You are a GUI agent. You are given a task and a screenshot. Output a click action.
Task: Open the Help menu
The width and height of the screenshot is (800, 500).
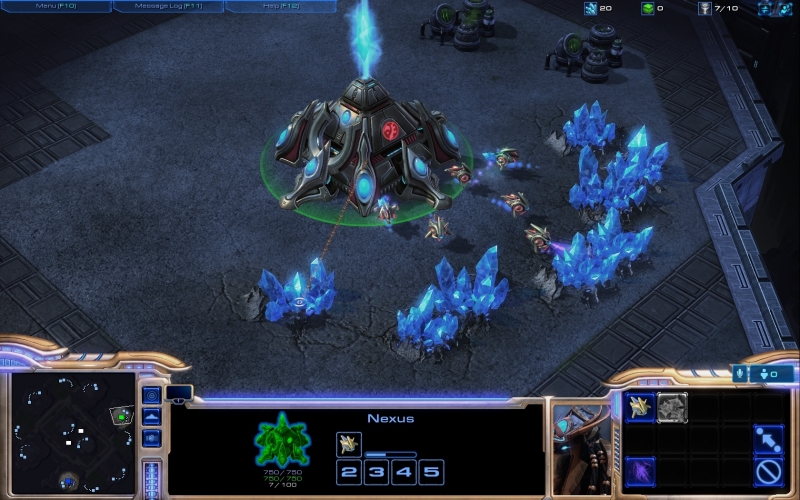click(x=280, y=7)
